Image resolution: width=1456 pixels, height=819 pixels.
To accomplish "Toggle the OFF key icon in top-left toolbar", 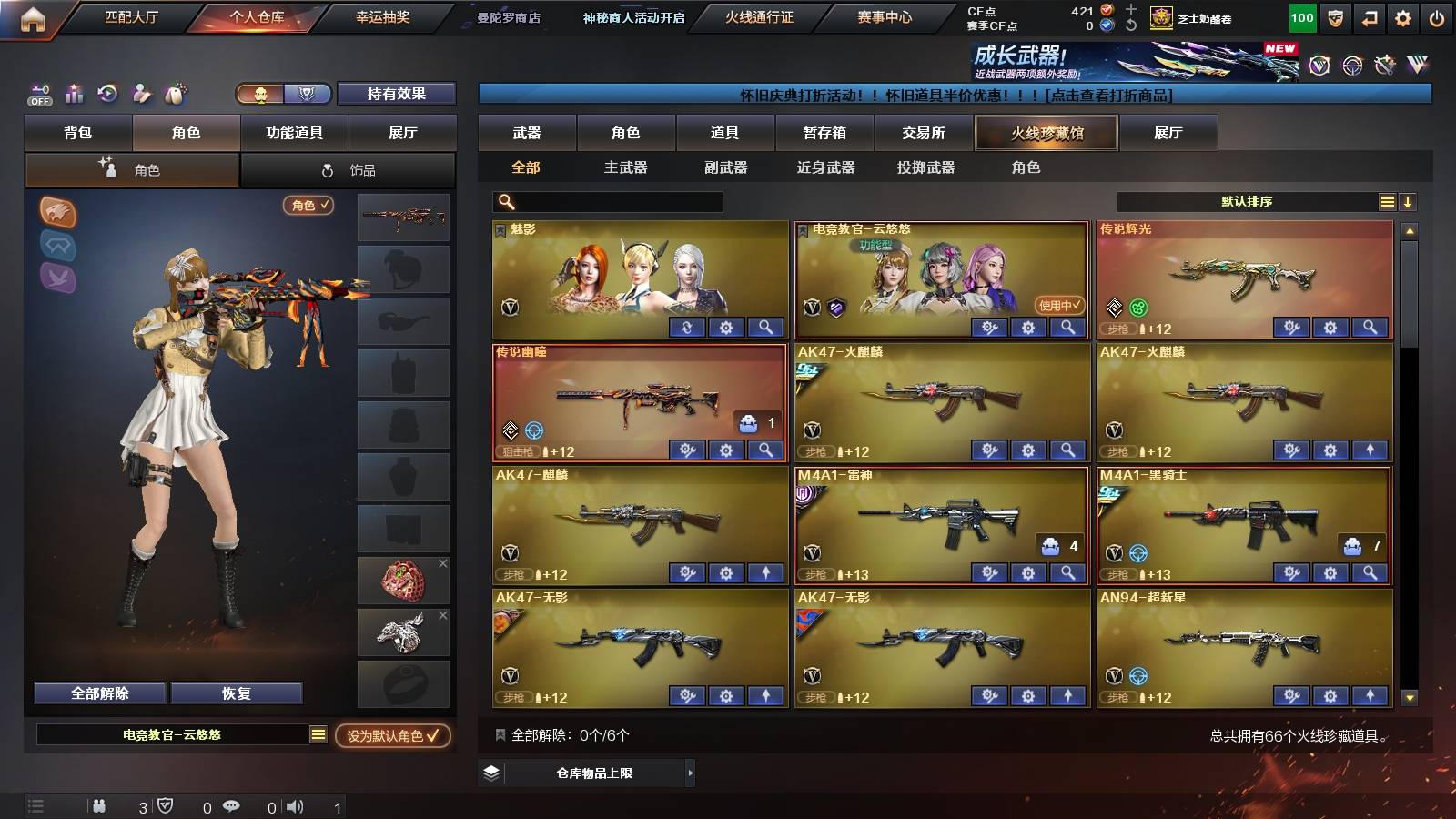I will pos(38,93).
